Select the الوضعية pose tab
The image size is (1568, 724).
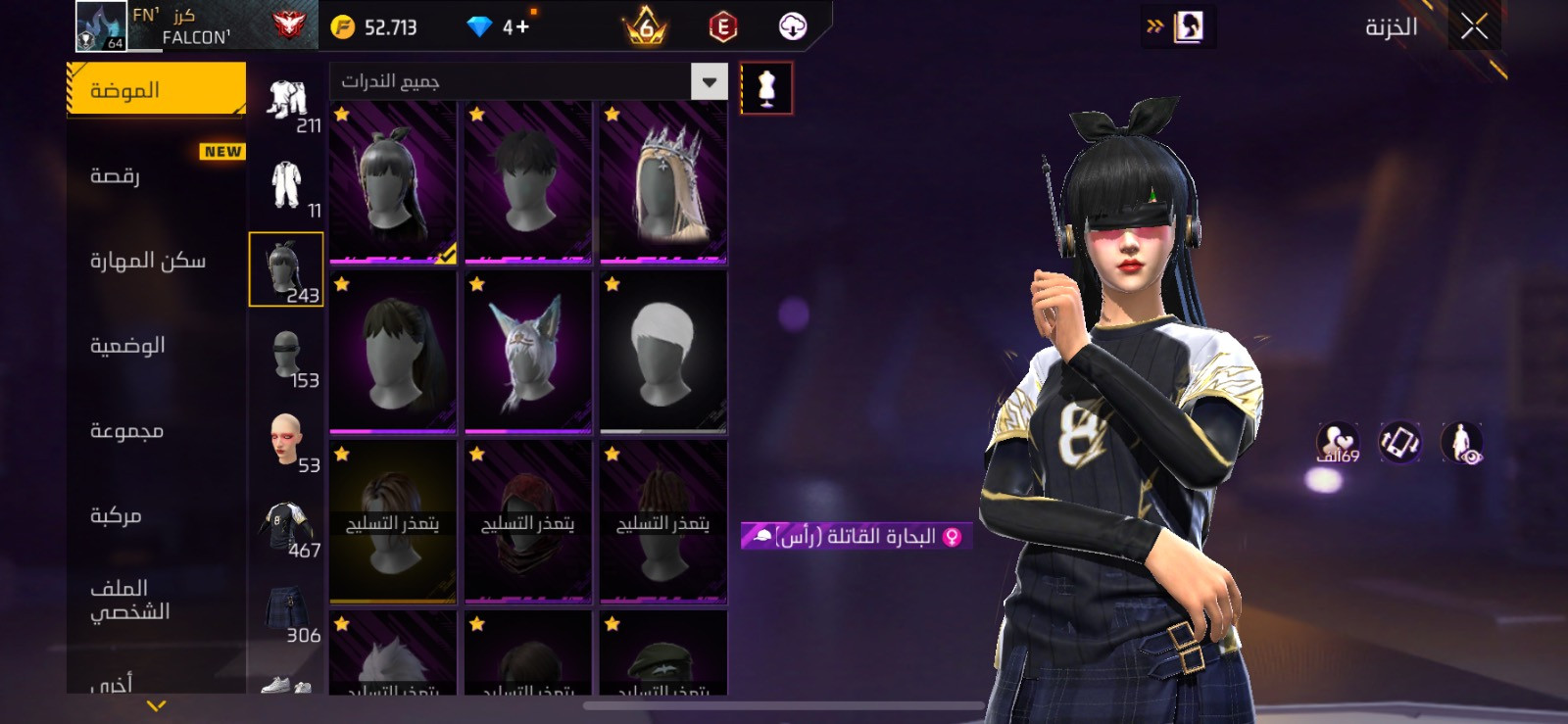(x=127, y=346)
